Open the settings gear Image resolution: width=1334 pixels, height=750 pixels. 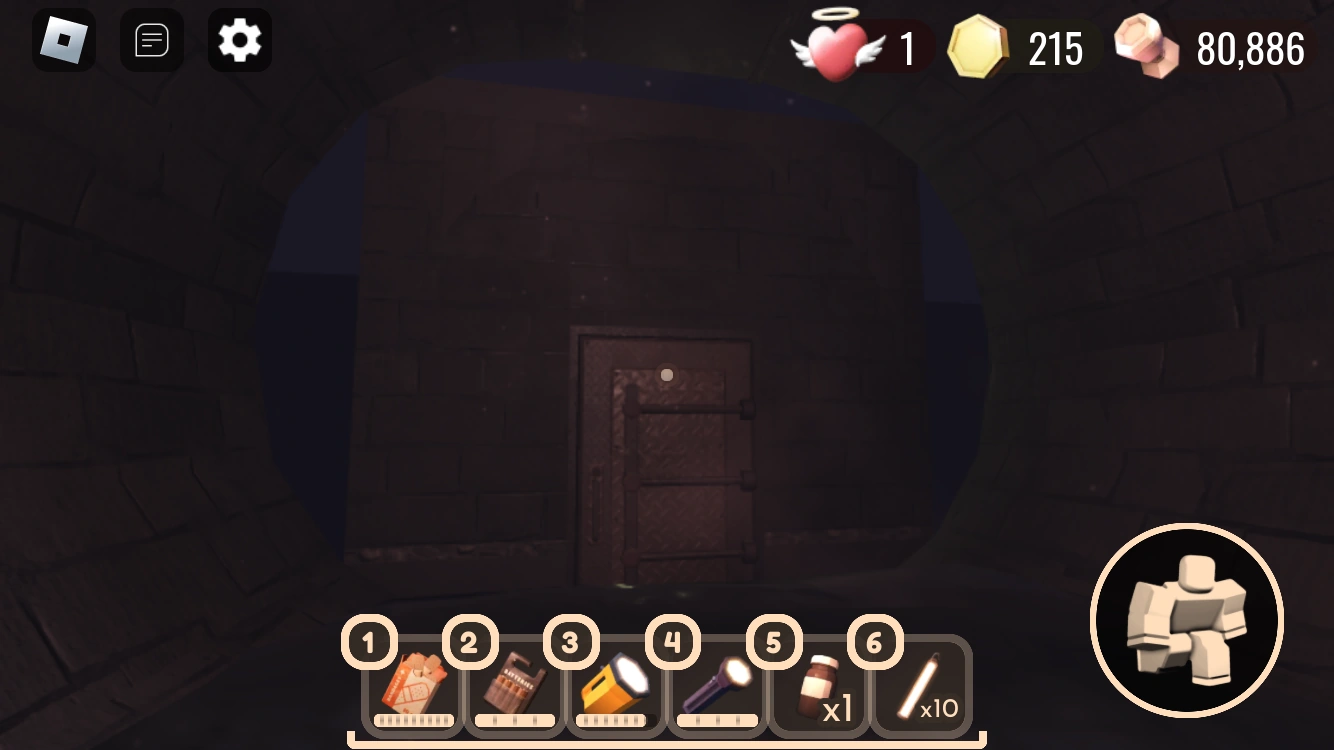tap(238, 40)
